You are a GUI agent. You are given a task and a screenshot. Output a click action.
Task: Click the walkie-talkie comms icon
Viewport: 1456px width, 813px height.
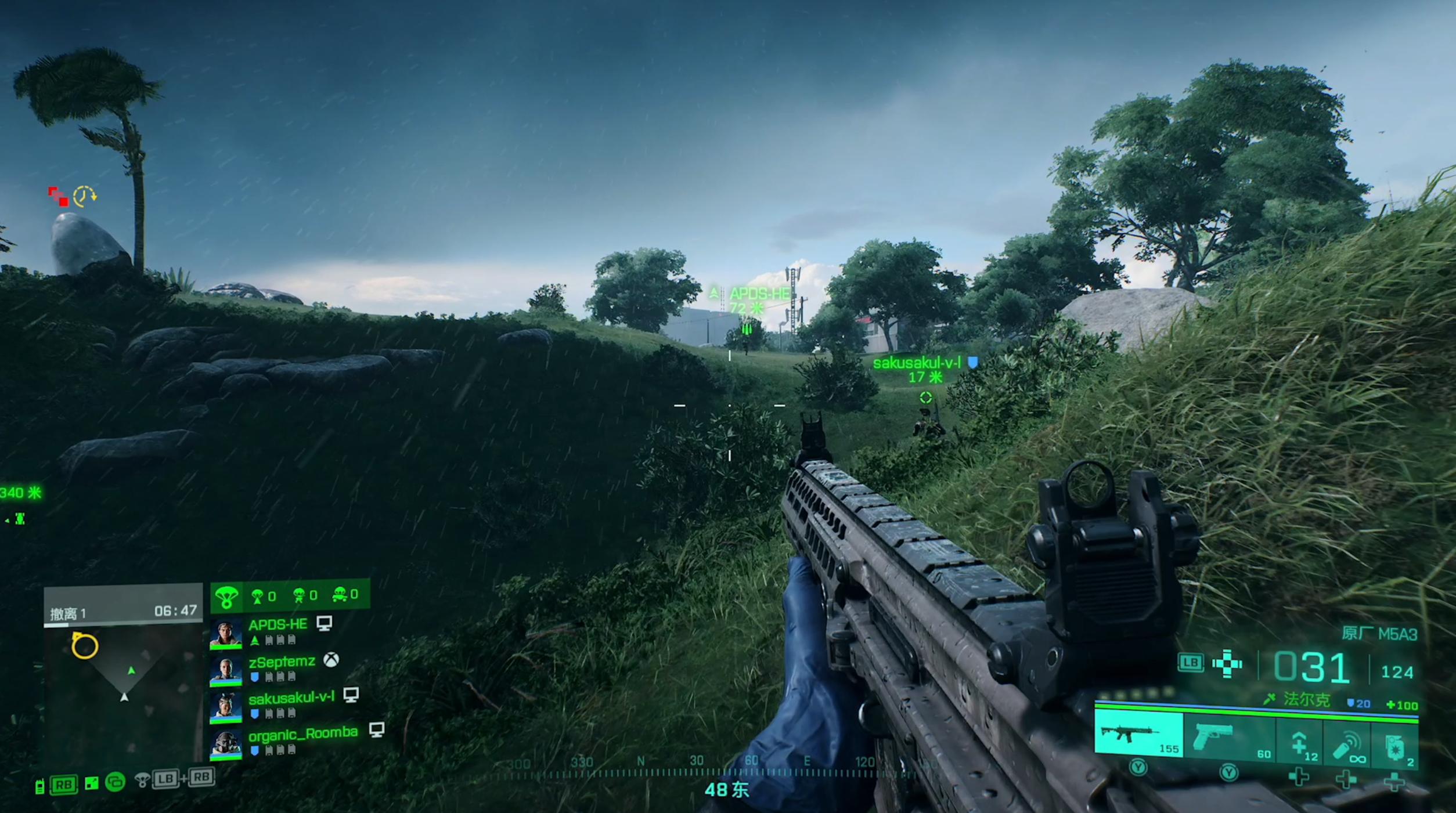pos(39,786)
